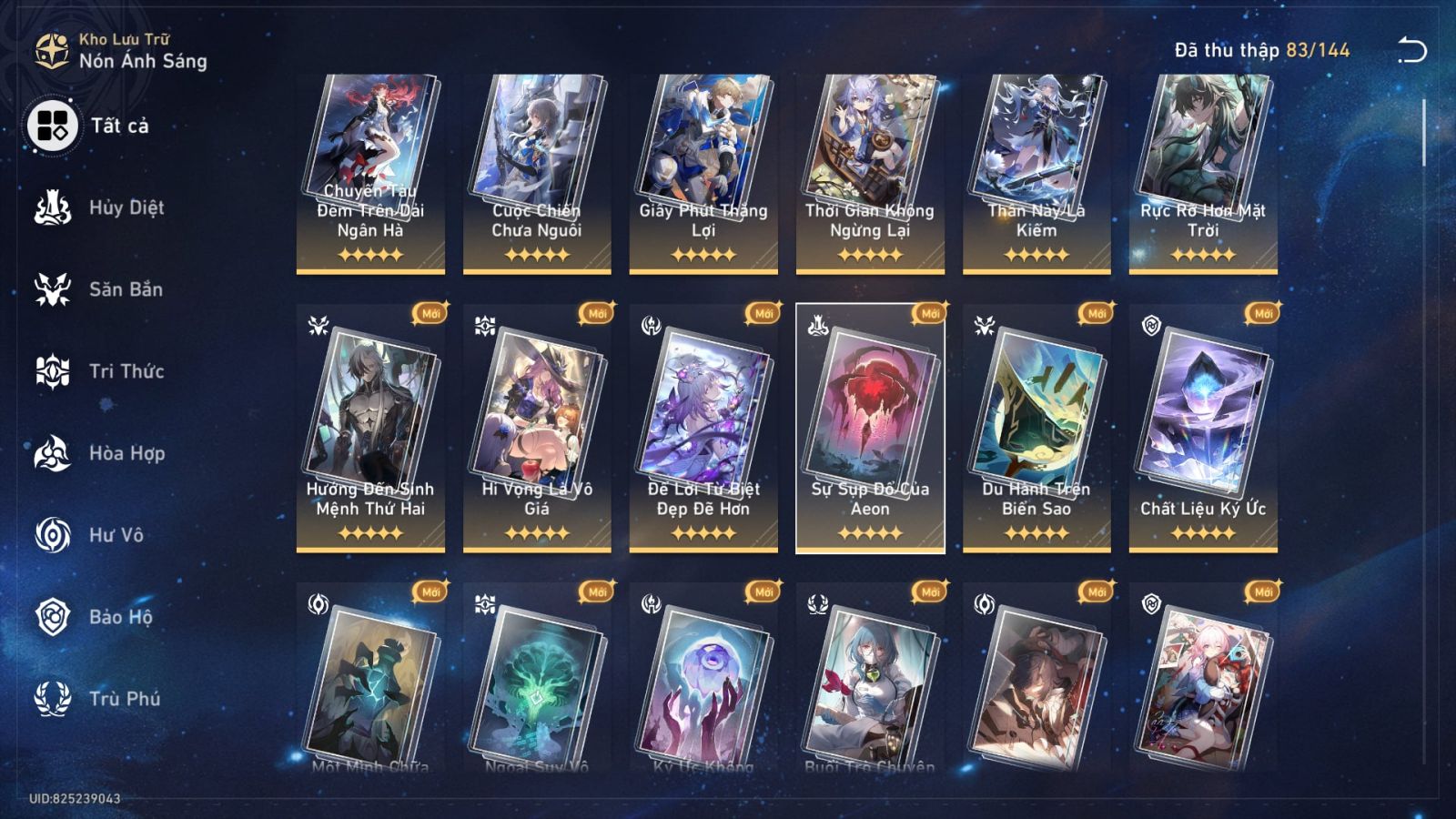The width and height of the screenshot is (1456, 819).
Task: Select the Bảo Hộ shield icon
Action: click(x=55, y=617)
